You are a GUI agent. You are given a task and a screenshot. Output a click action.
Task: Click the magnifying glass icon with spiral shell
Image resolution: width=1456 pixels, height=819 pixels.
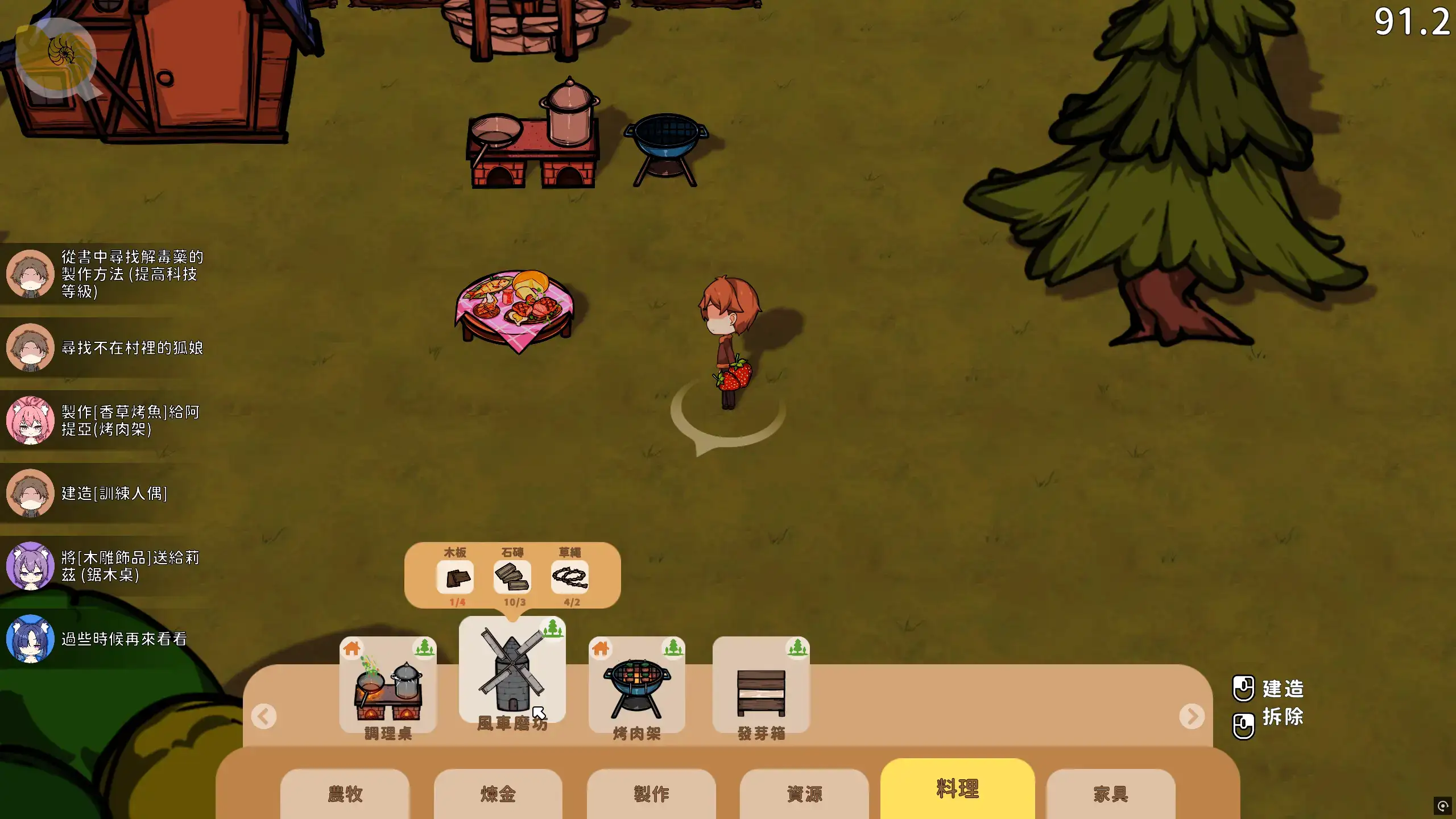(x=57, y=57)
